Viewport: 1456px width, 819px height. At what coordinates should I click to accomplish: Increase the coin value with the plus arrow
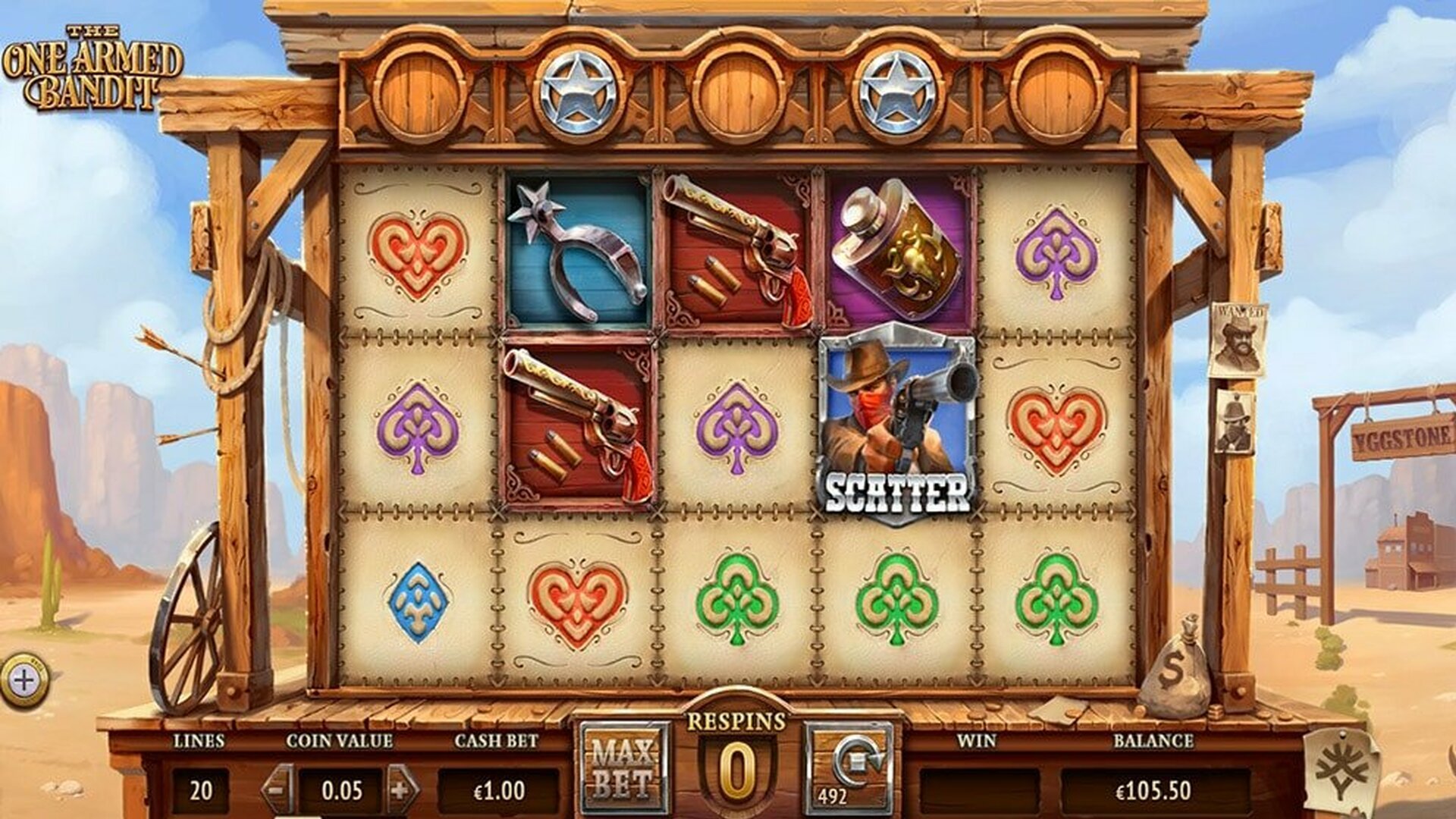(x=402, y=789)
